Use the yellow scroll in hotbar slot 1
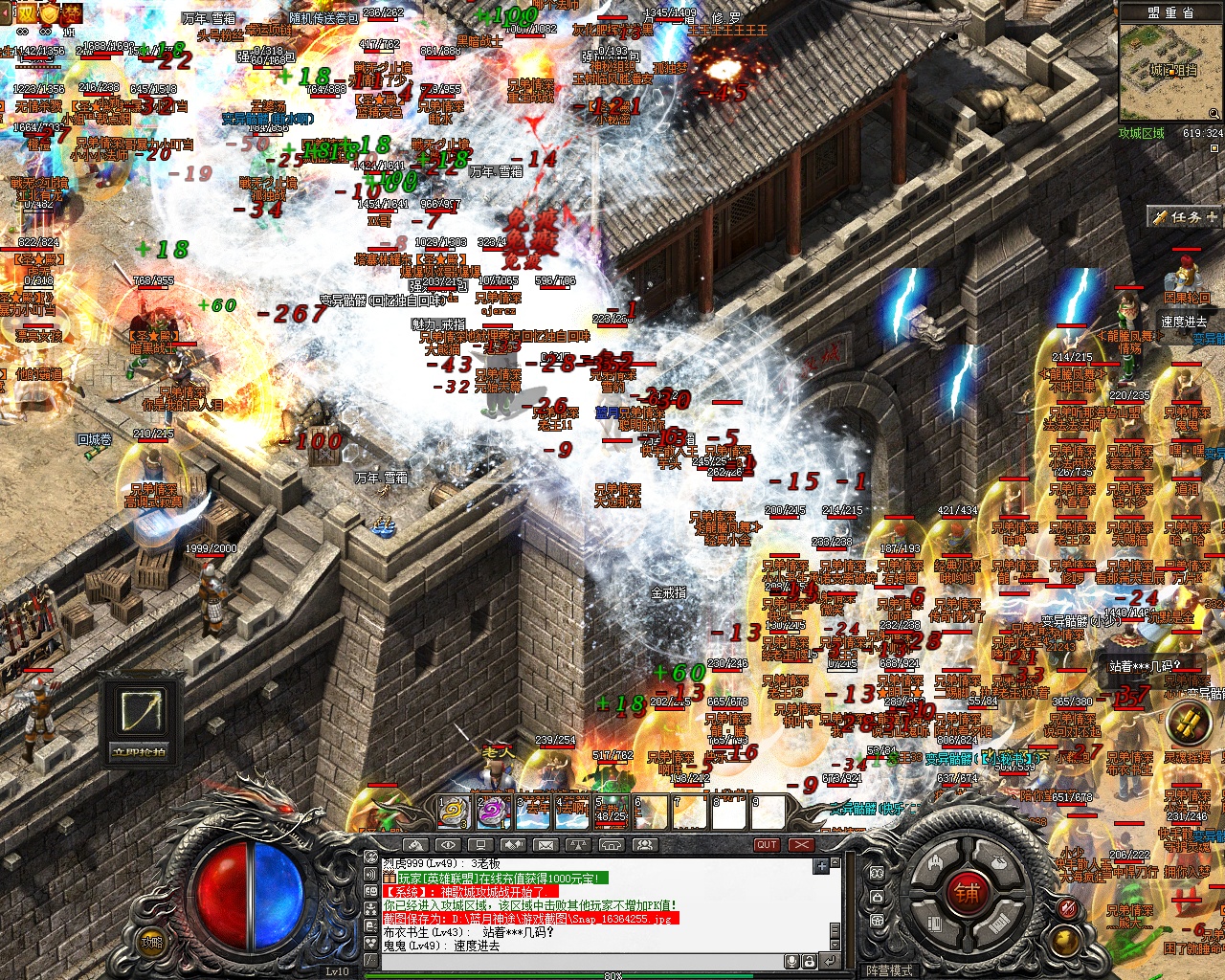Image resolution: width=1225 pixels, height=980 pixels. tap(453, 813)
